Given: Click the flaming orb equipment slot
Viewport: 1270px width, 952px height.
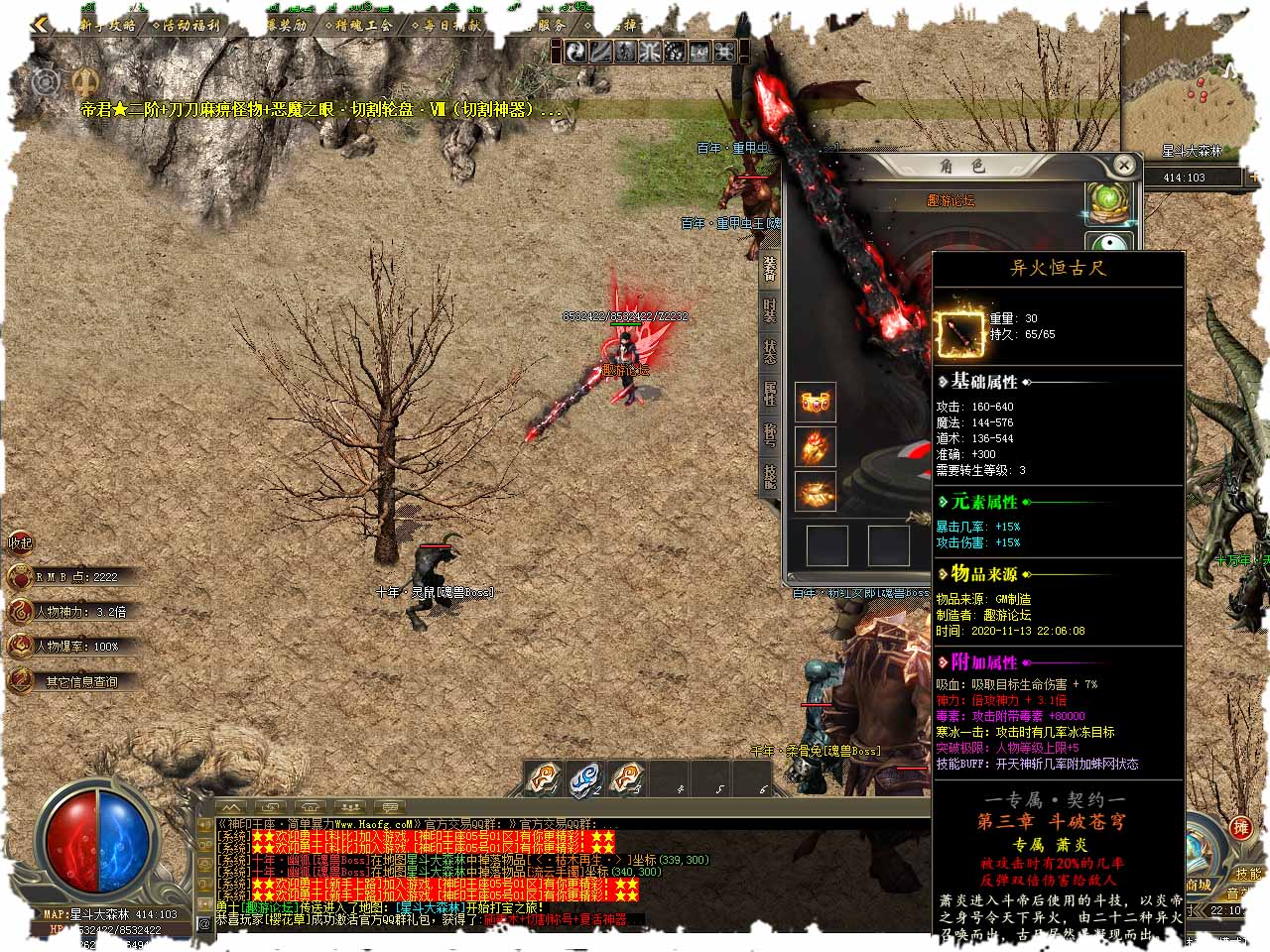Looking at the screenshot, I should tap(816, 446).
